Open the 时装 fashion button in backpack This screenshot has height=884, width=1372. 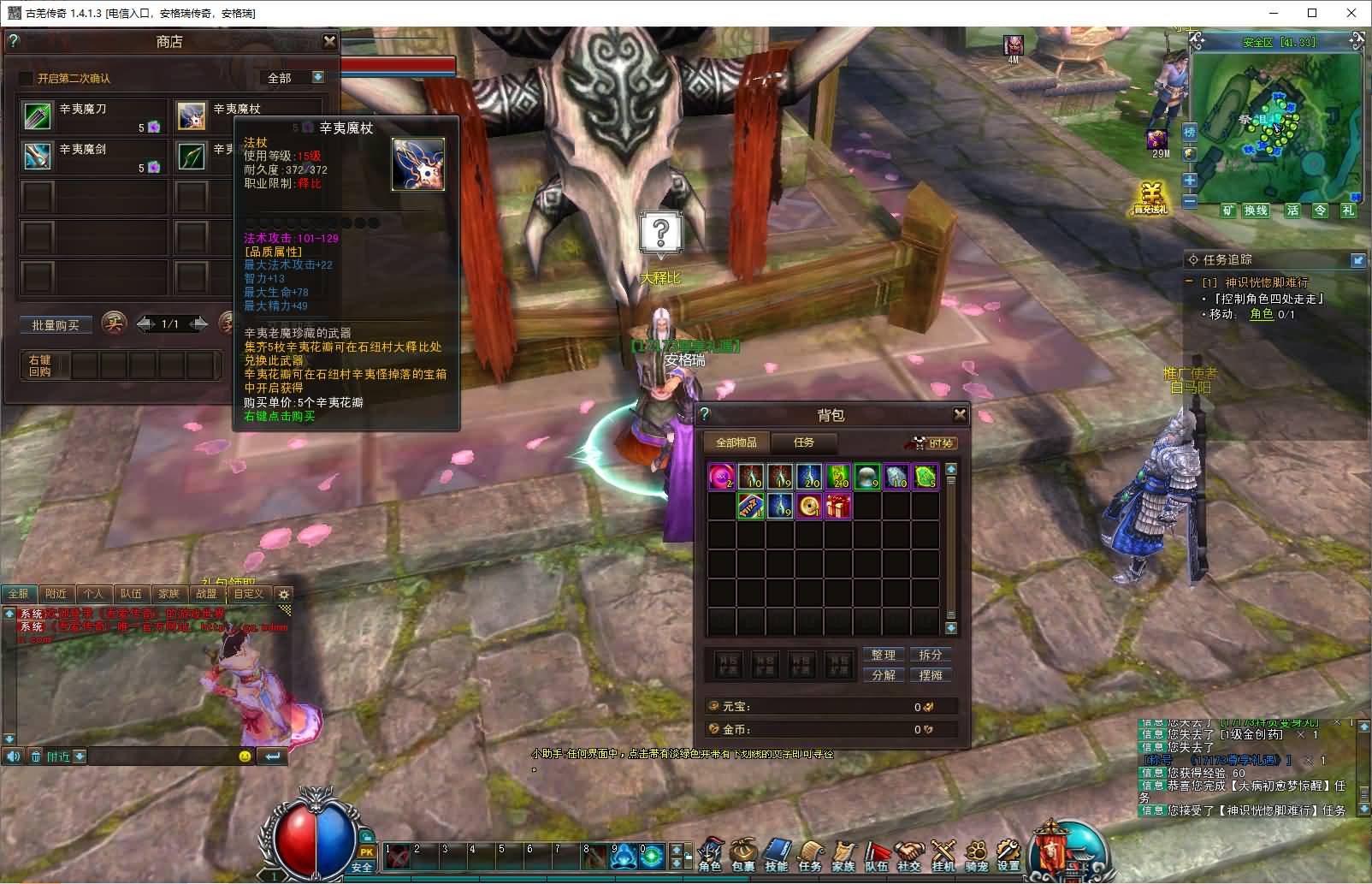(931, 442)
